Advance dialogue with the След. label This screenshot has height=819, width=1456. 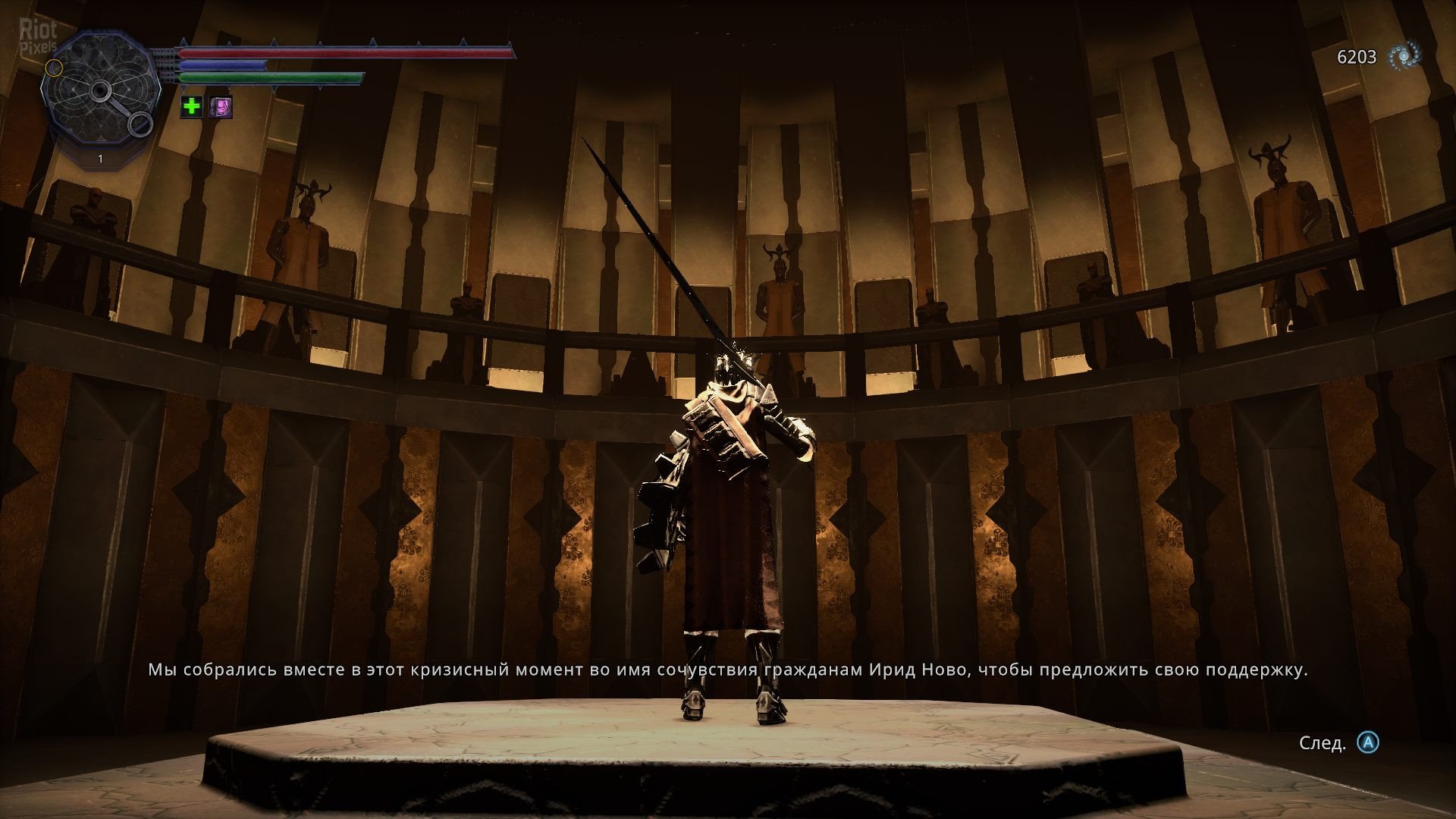pyautogui.click(x=1323, y=743)
